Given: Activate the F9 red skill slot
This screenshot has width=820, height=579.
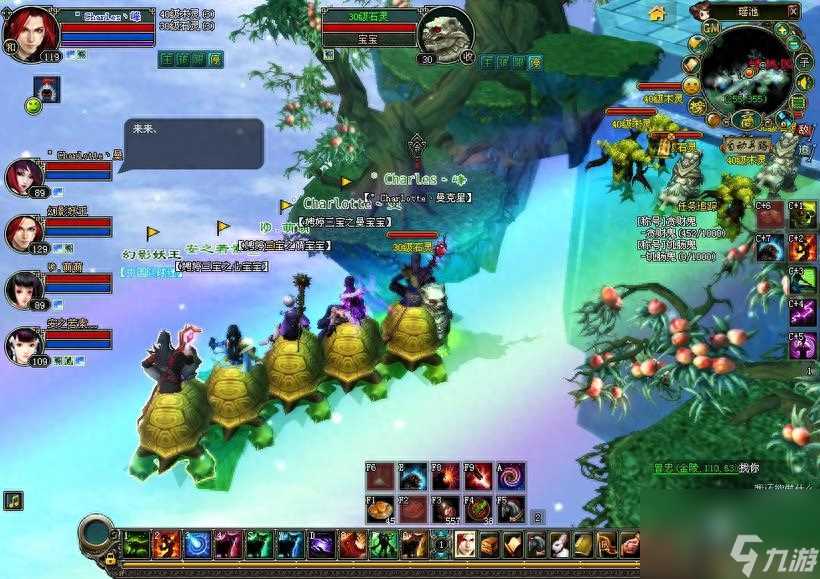Looking at the screenshot, I should click(476, 476).
